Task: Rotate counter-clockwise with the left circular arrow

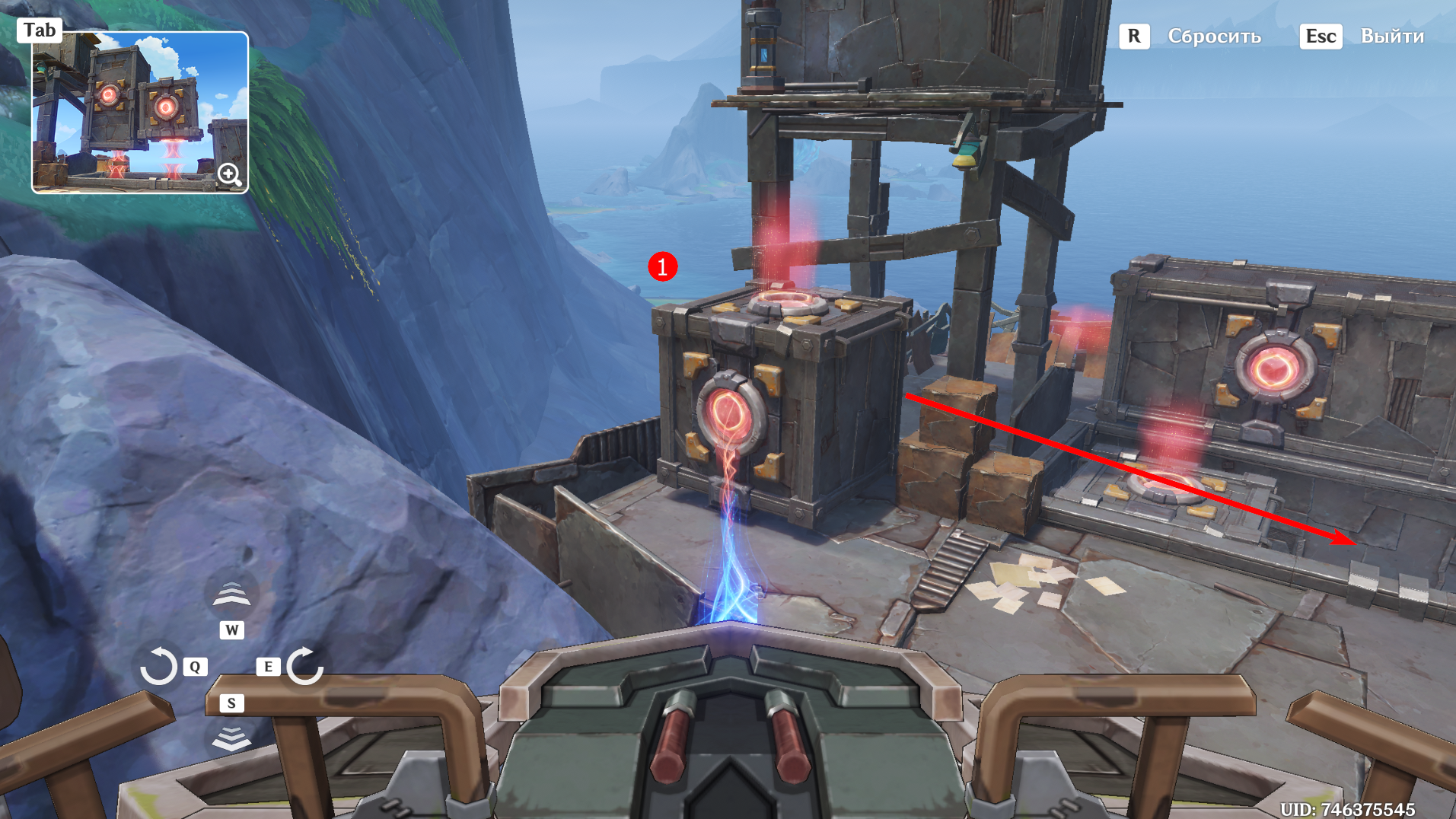Action: point(158,666)
